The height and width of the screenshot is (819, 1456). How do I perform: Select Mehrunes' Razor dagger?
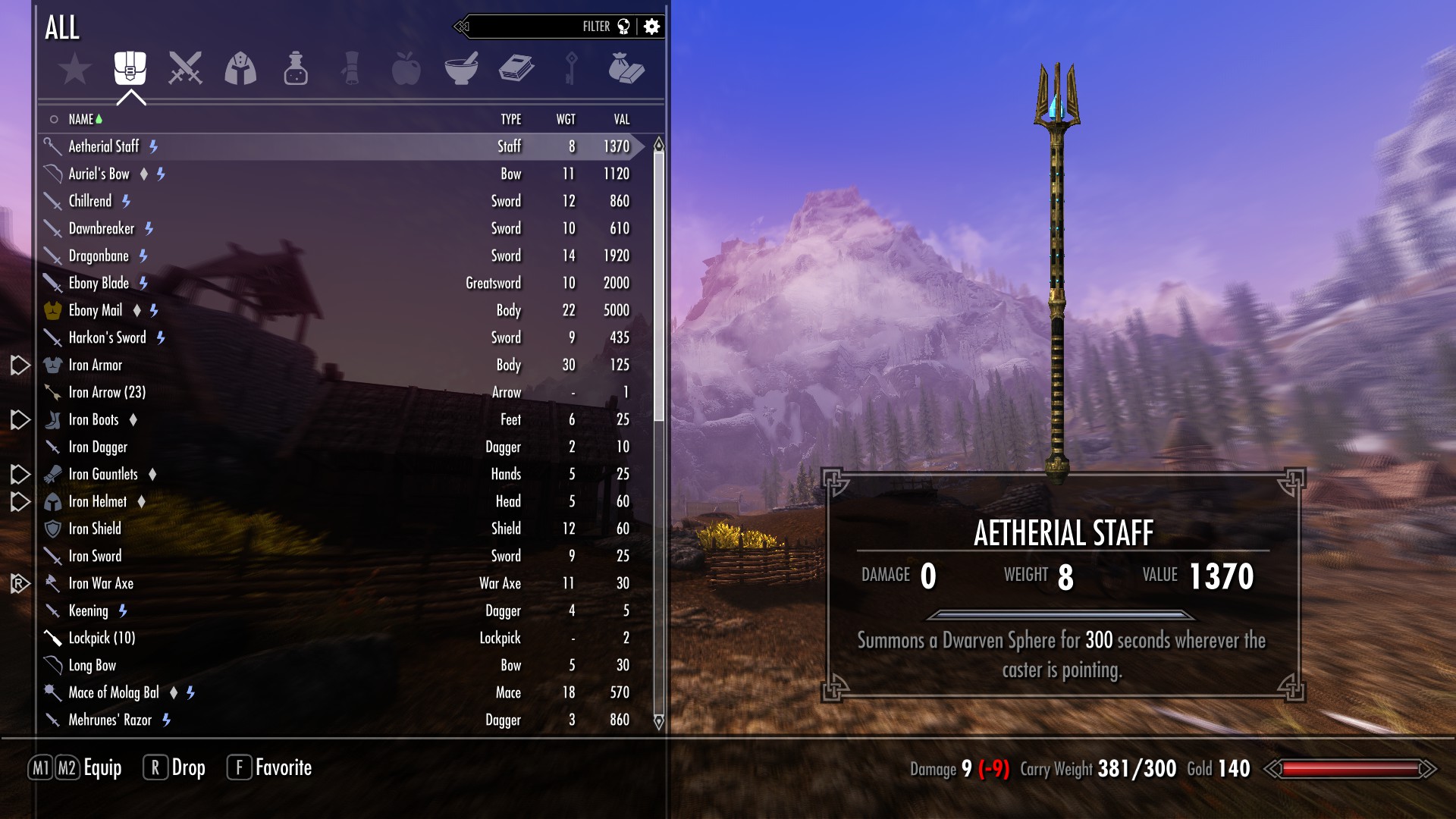click(x=110, y=720)
